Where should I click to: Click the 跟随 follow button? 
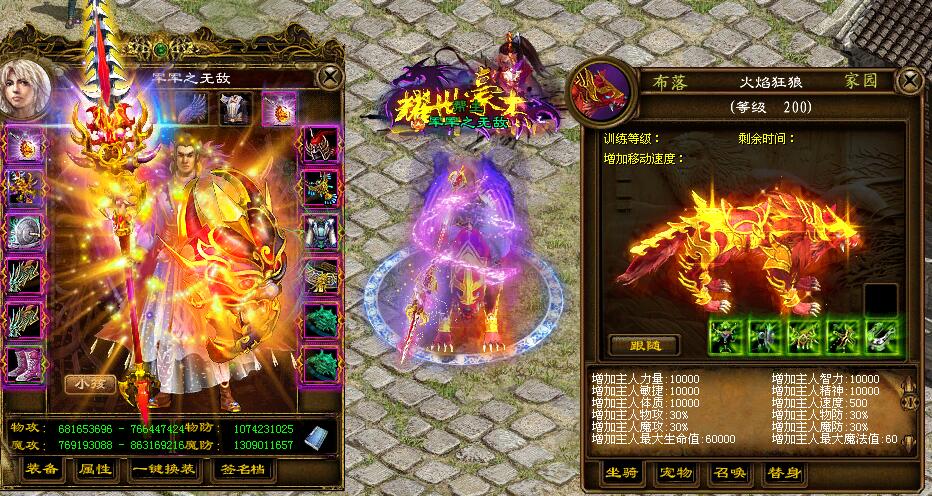pos(643,345)
